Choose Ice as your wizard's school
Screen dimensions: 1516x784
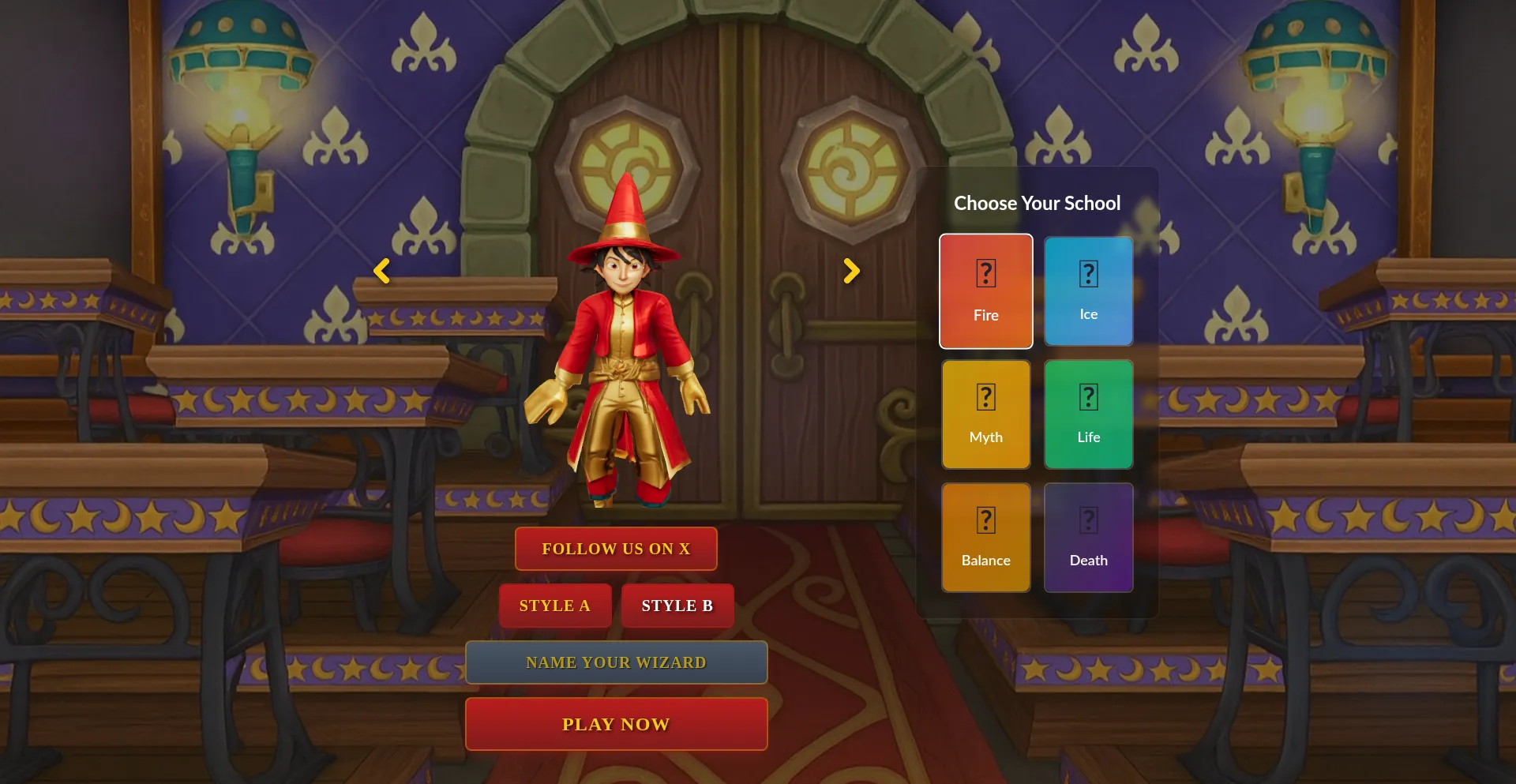click(x=1088, y=291)
